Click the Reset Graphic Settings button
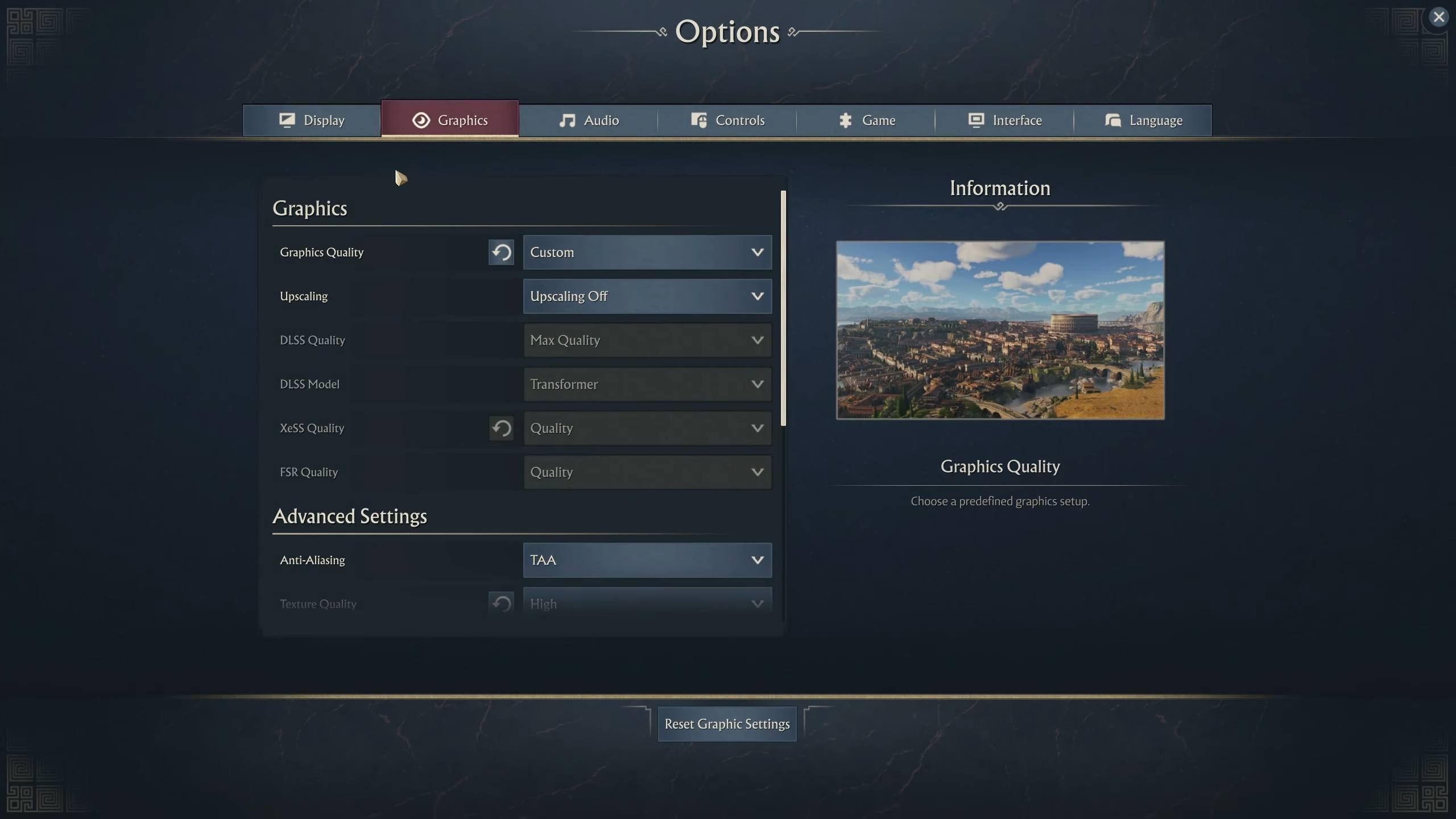Image resolution: width=1456 pixels, height=819 pixels. click(x=726, y=723)
